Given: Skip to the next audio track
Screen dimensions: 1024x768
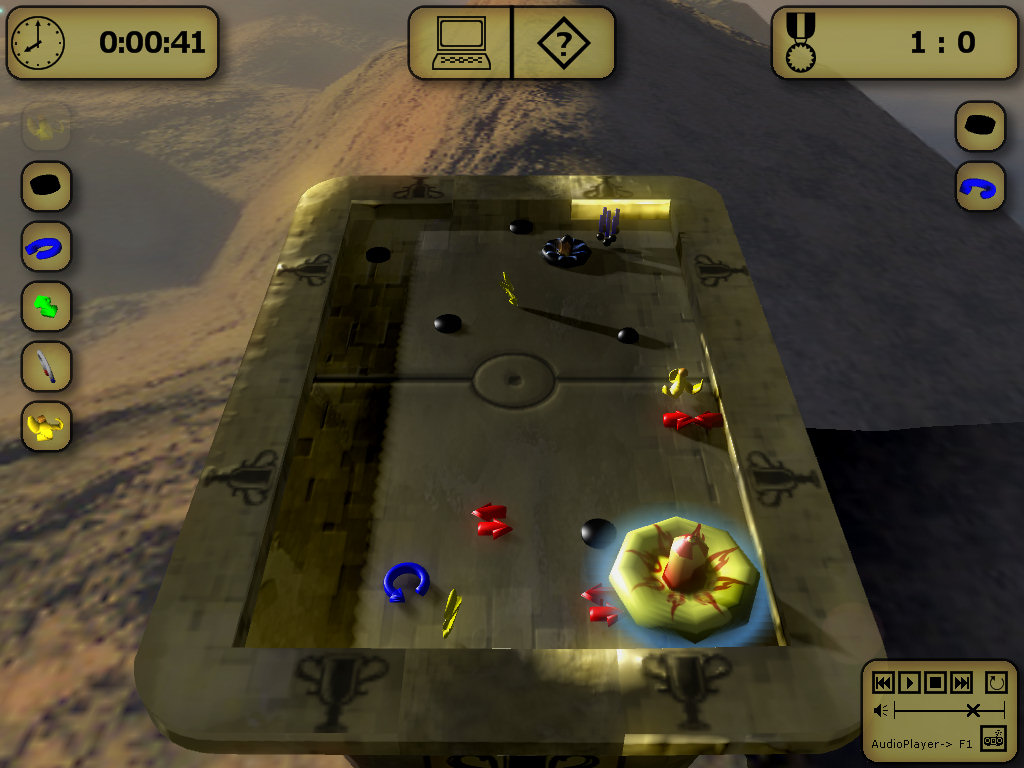Looking at the screenshot, I should coord(961,683).
